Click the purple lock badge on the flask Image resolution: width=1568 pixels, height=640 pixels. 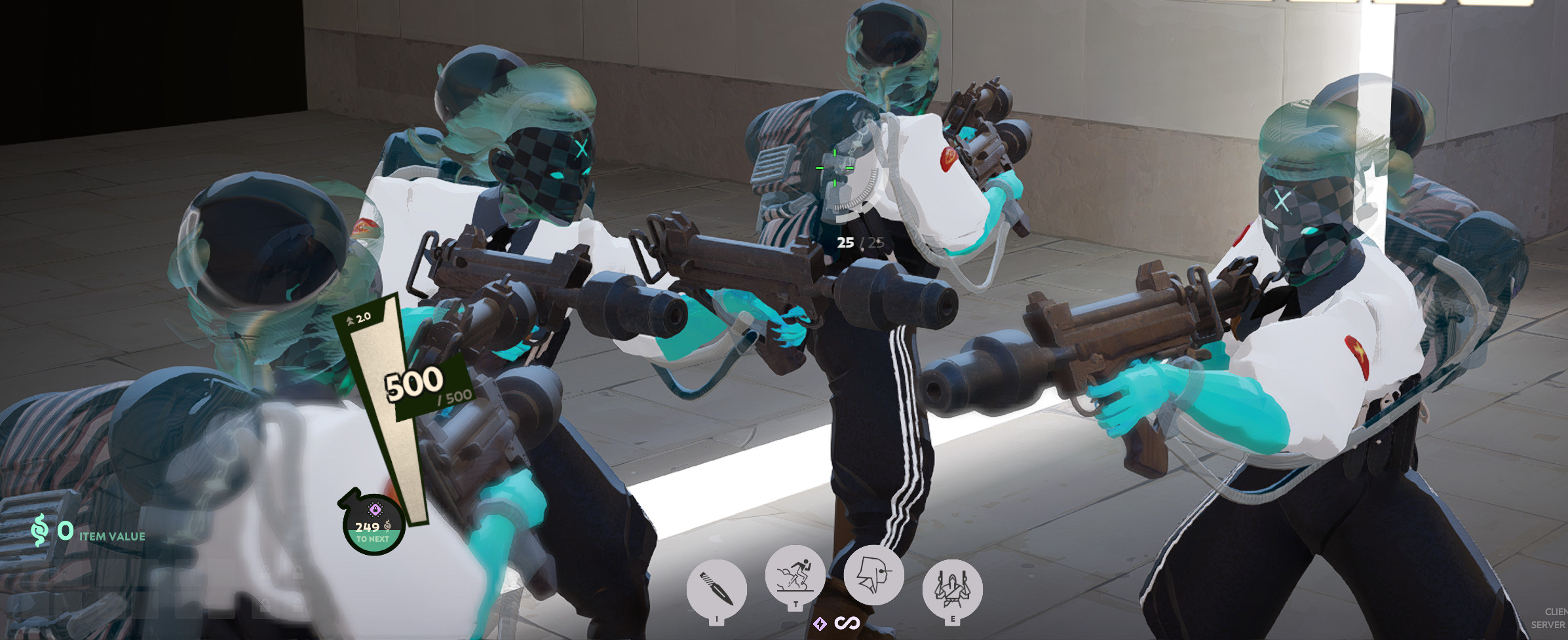click(375, 508)
